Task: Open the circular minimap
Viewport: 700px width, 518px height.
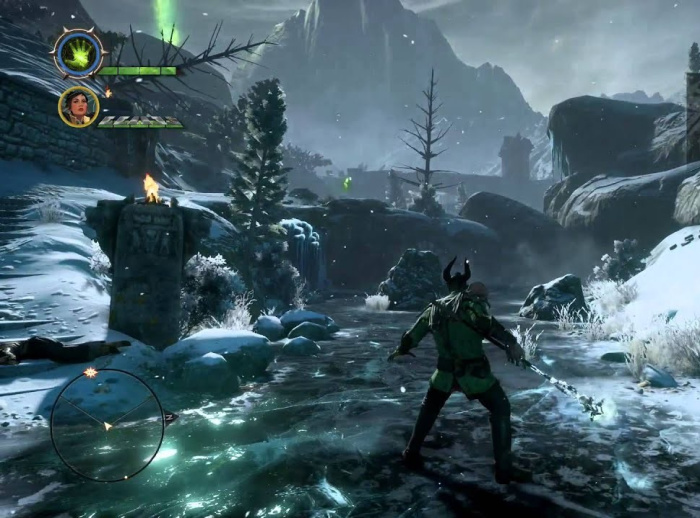Action: (x=107, y=425)
